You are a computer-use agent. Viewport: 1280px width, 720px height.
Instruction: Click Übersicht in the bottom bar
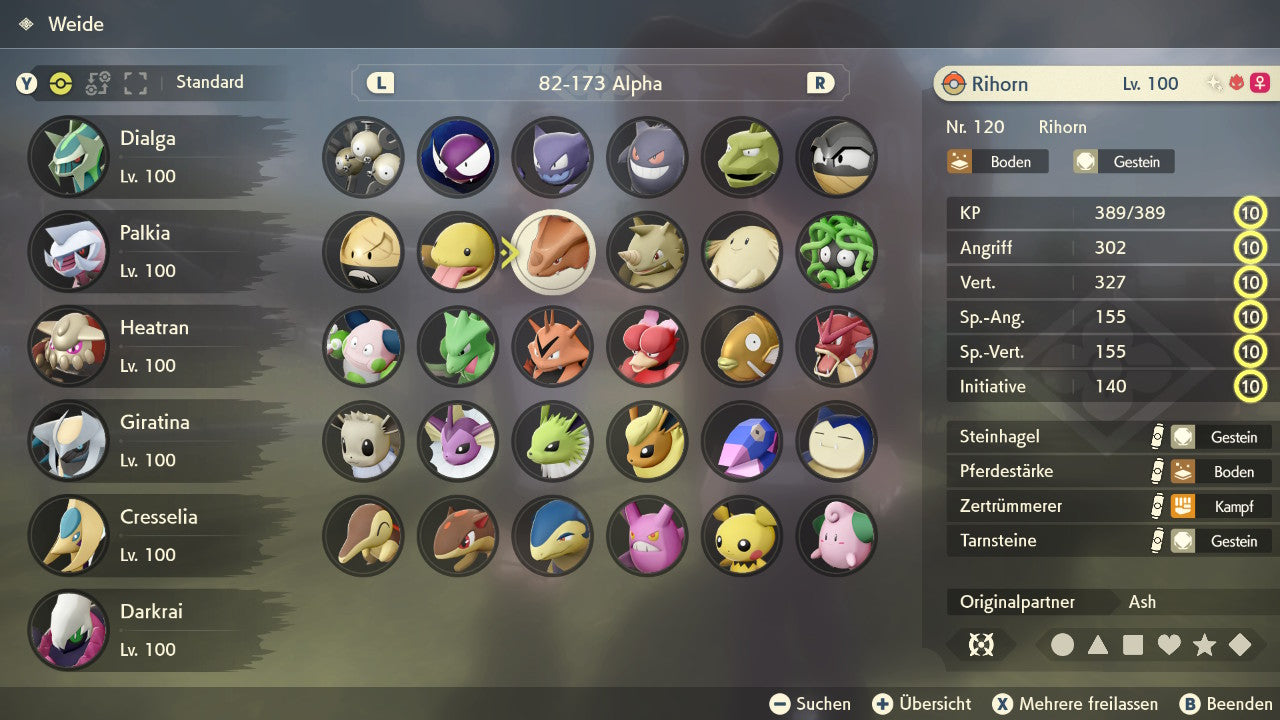point(921,703)
